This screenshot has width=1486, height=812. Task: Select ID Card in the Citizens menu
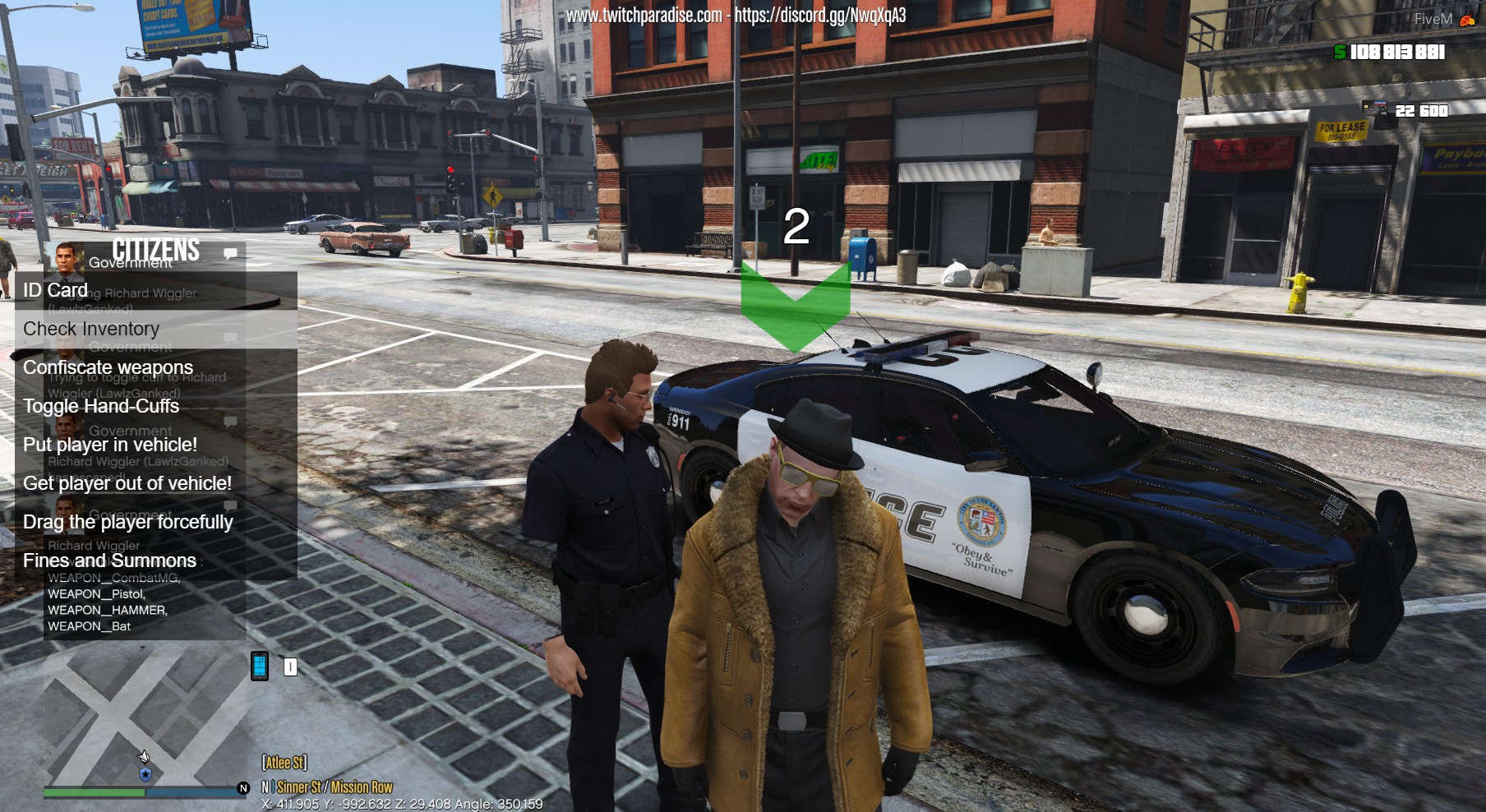pos(54,290)
